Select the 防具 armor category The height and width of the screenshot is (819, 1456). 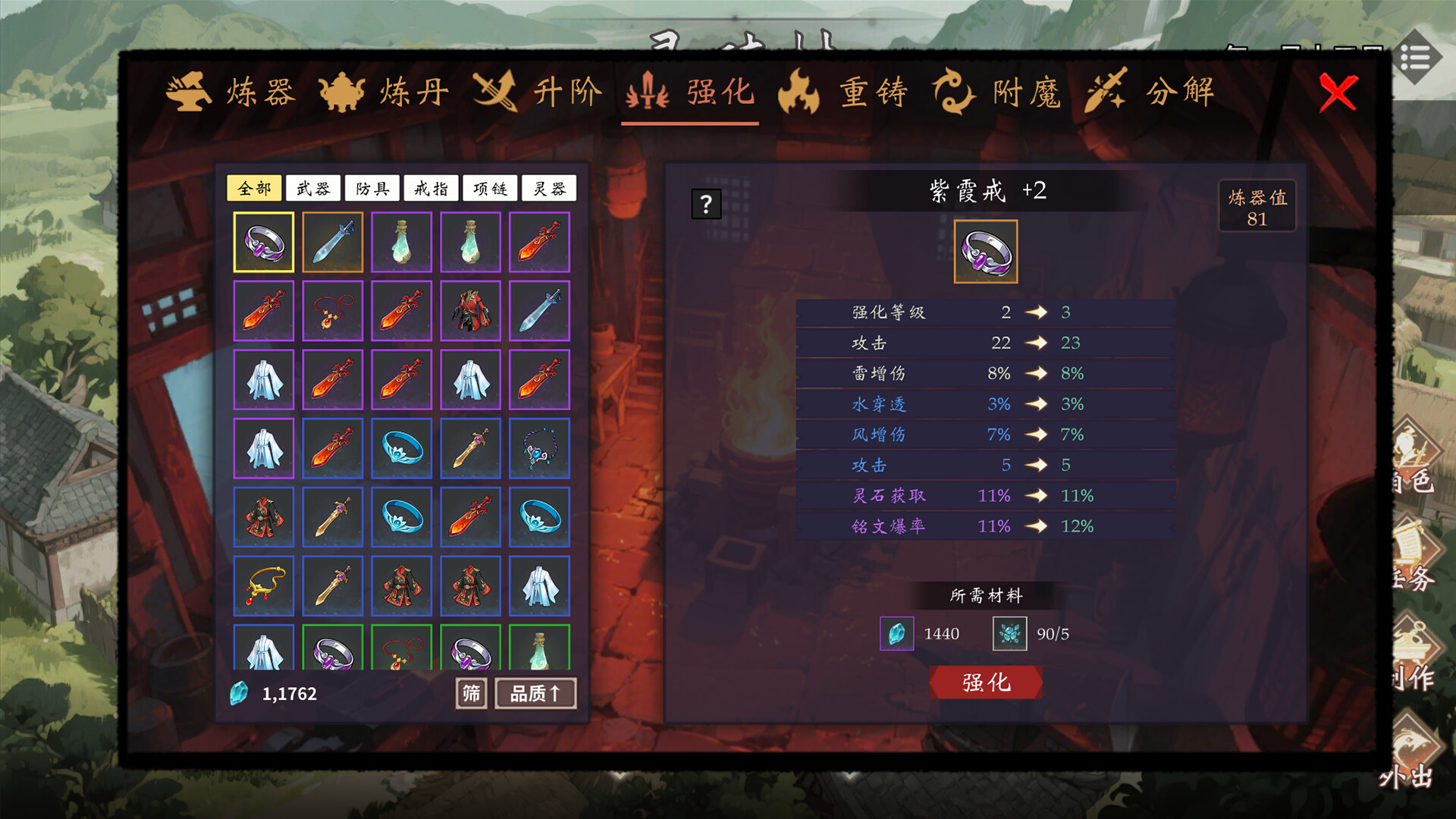372,188
